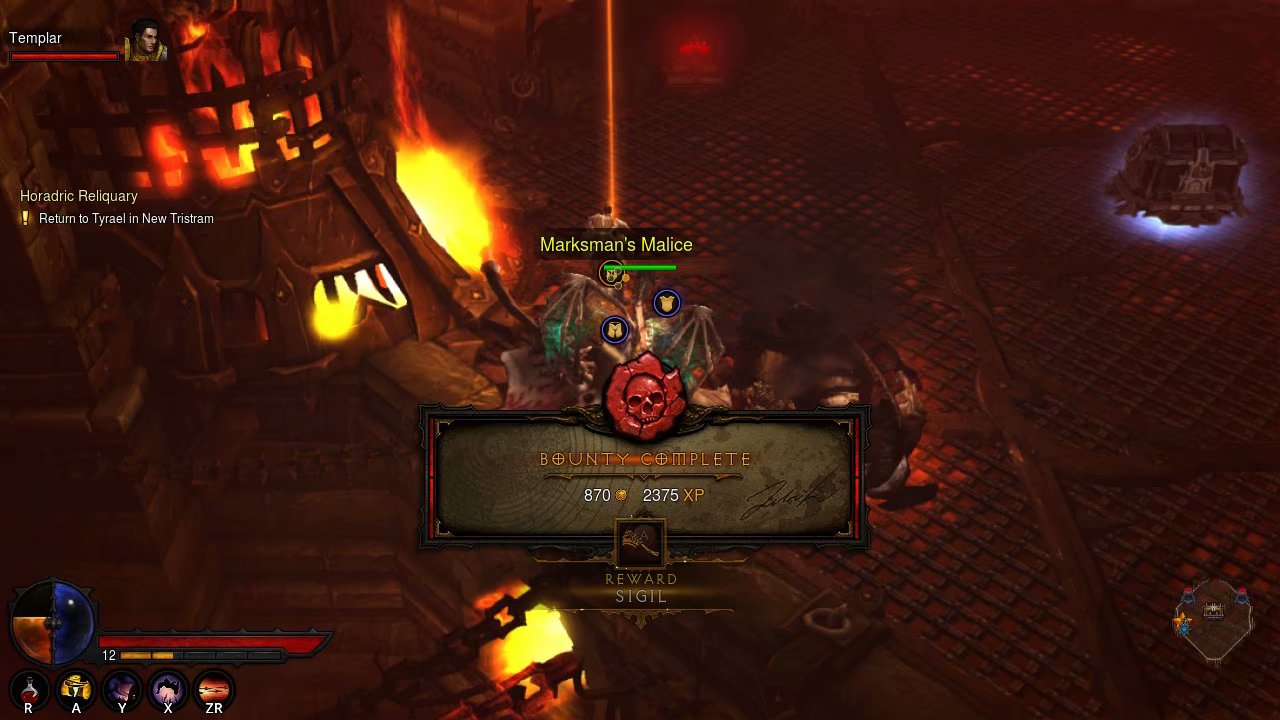
Task: Click the Bounty Complete banner
Action: click(x=645, y=460)
